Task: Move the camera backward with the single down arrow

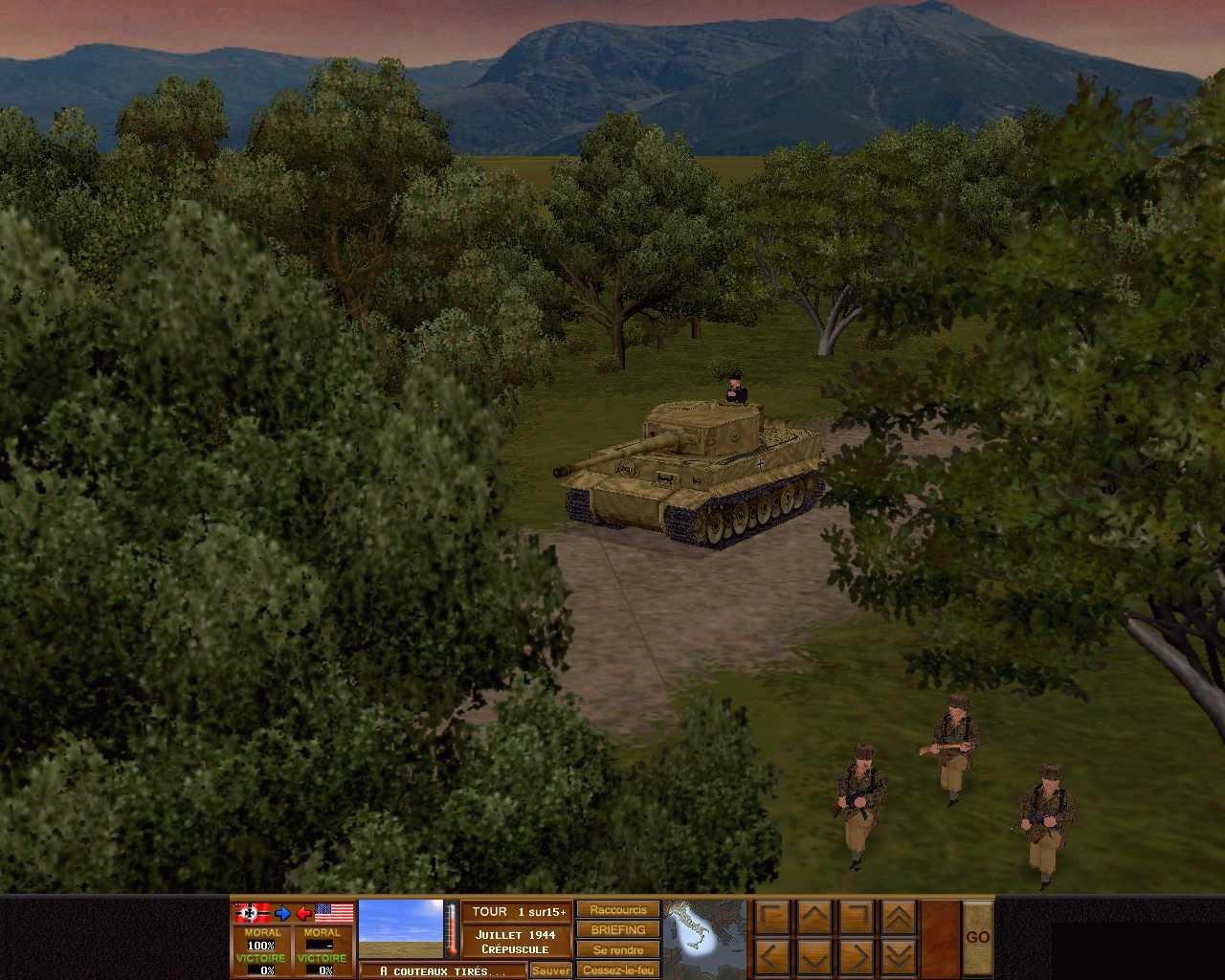Action: pyautogui.click(x=814, y=956)
